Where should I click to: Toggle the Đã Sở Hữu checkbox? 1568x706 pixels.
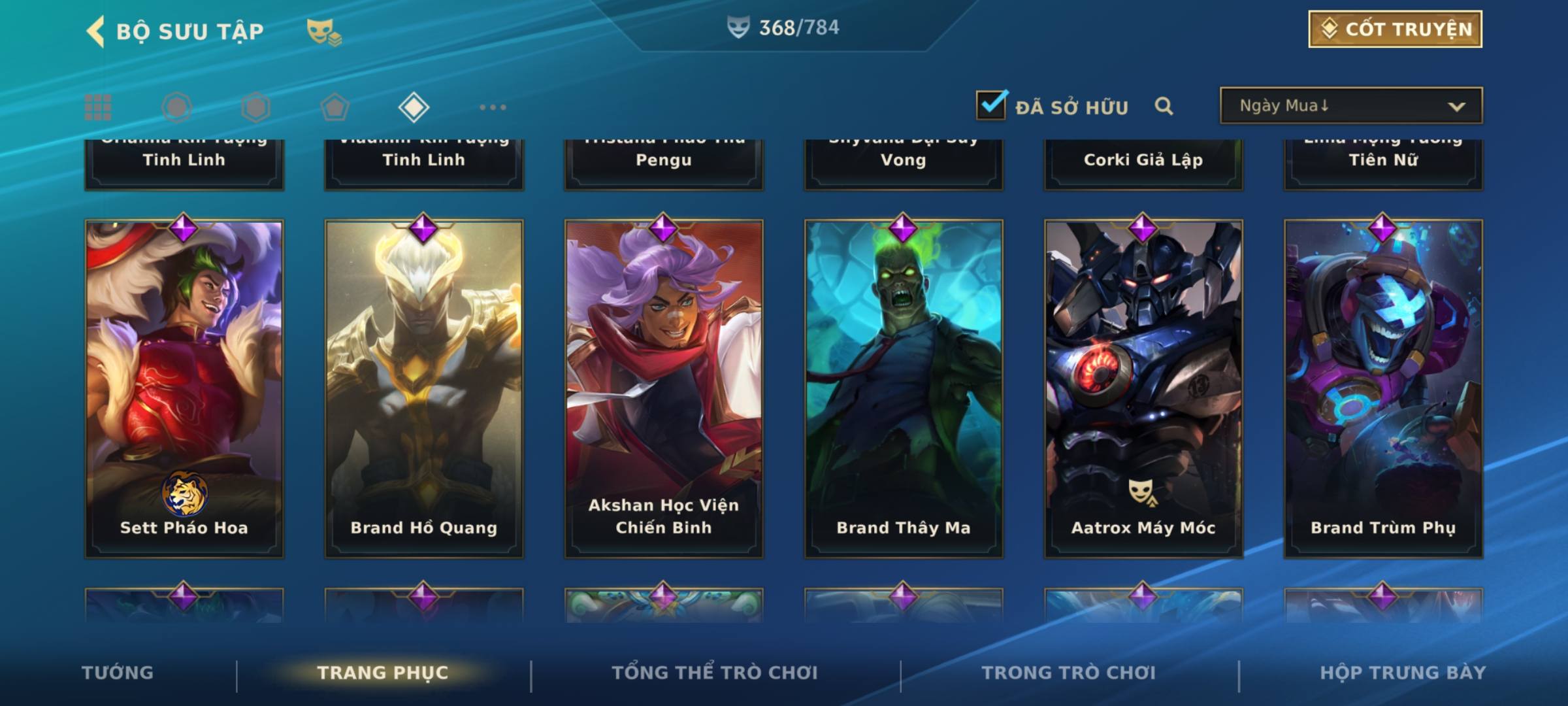tap(991, 105)
